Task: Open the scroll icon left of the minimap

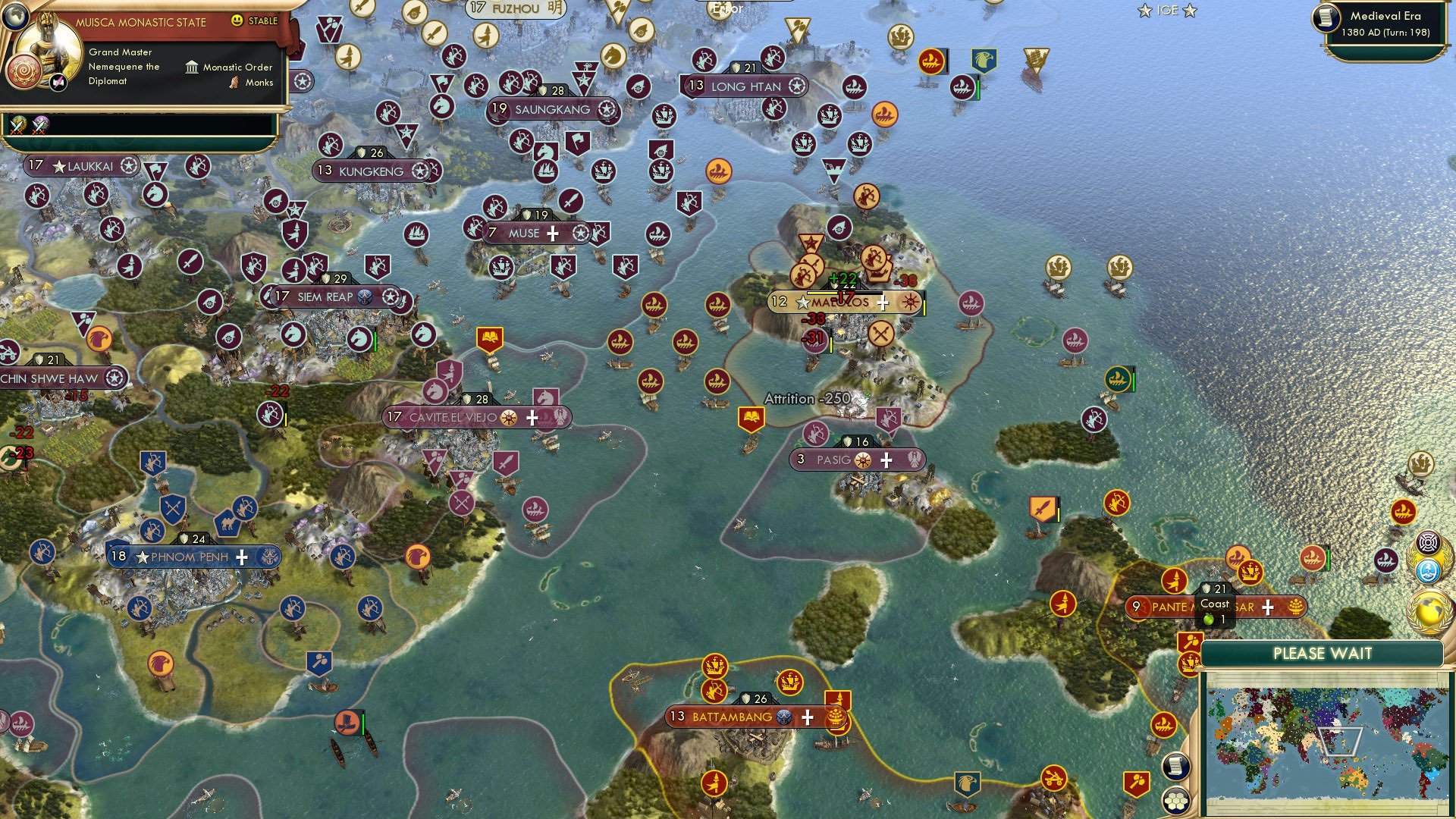Action: 1175,766
